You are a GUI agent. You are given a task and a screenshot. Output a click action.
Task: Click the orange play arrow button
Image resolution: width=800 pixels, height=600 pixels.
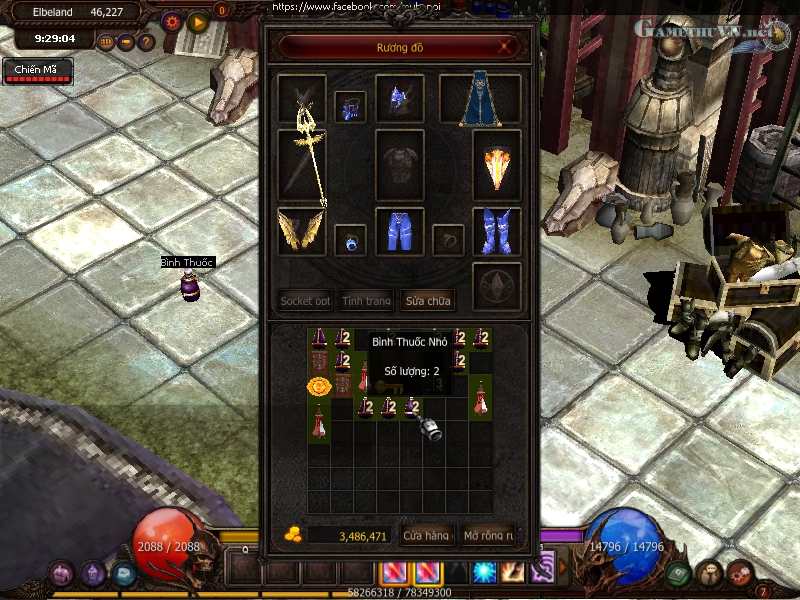coord(197,20)
